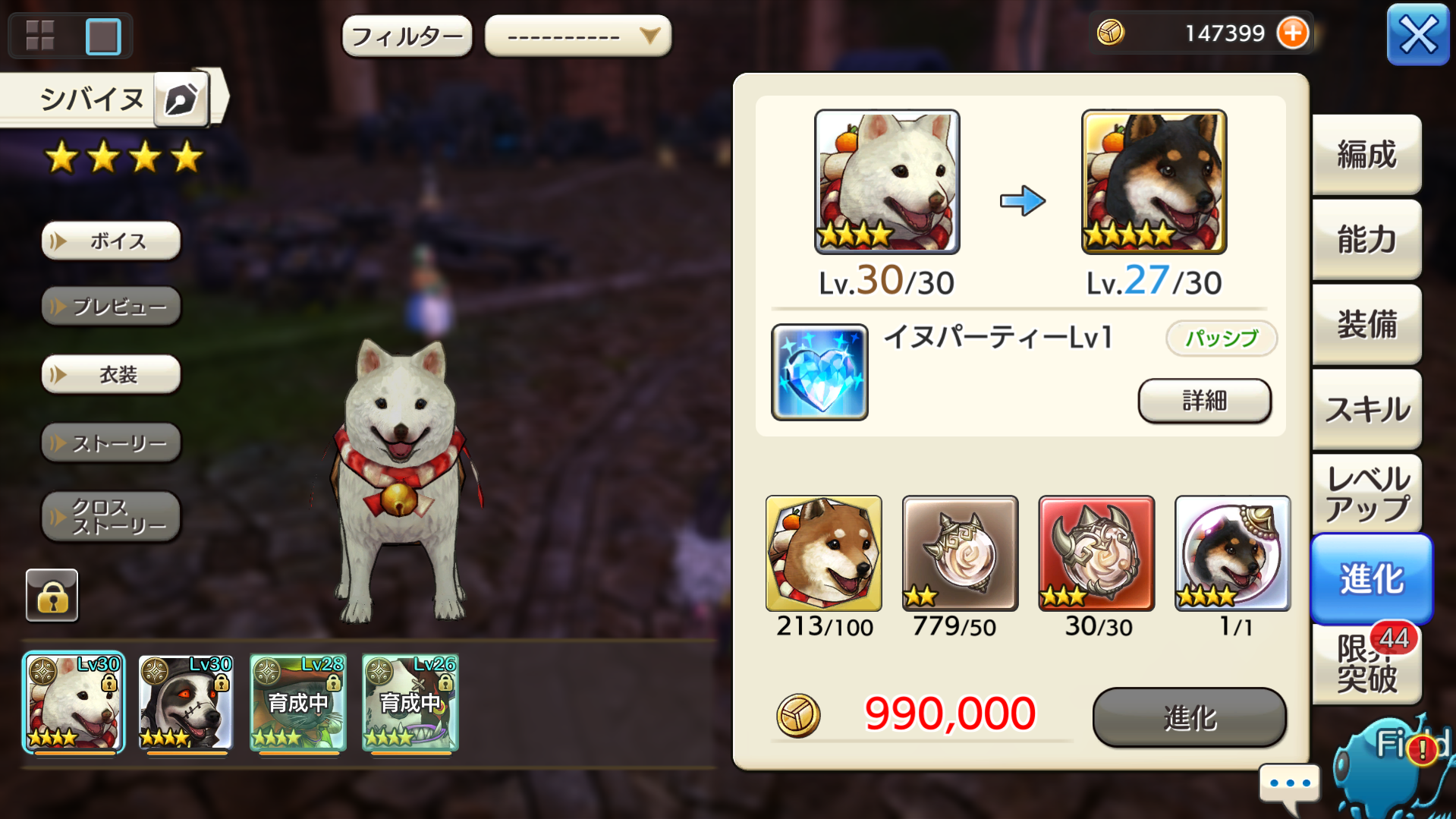Open the chat bubble expander
1456x819 pixels.
pyautogui.click(x=1288, y=785)
